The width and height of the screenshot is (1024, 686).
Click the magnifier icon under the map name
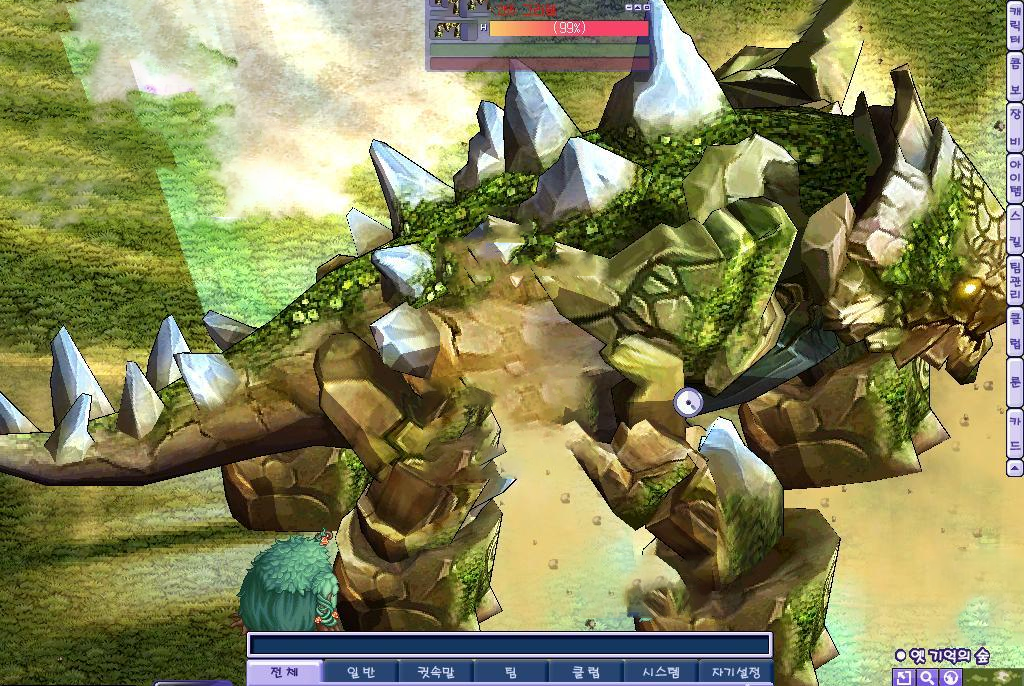(x=927, y=678)
